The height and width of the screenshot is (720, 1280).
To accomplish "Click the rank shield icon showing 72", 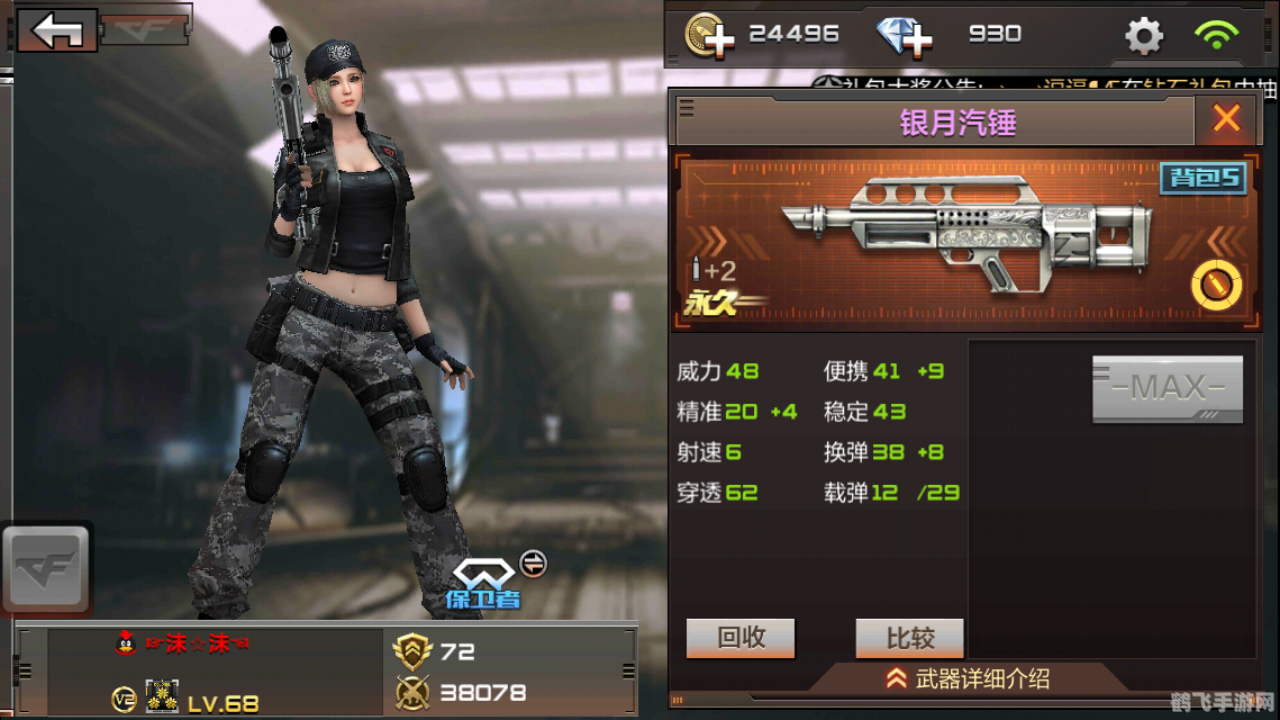I will tap(414, 651).
